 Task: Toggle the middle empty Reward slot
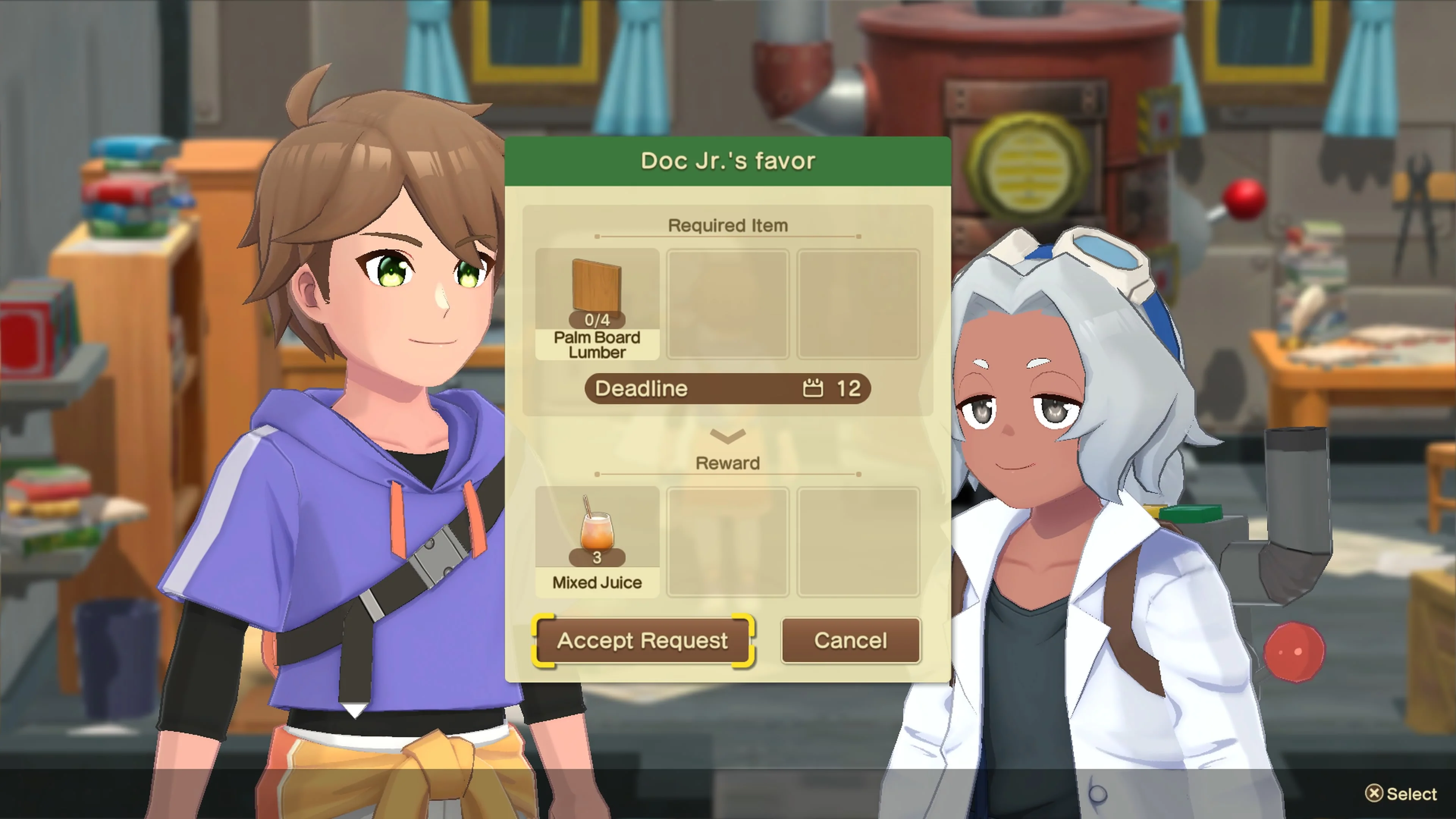tap(728, 543)
